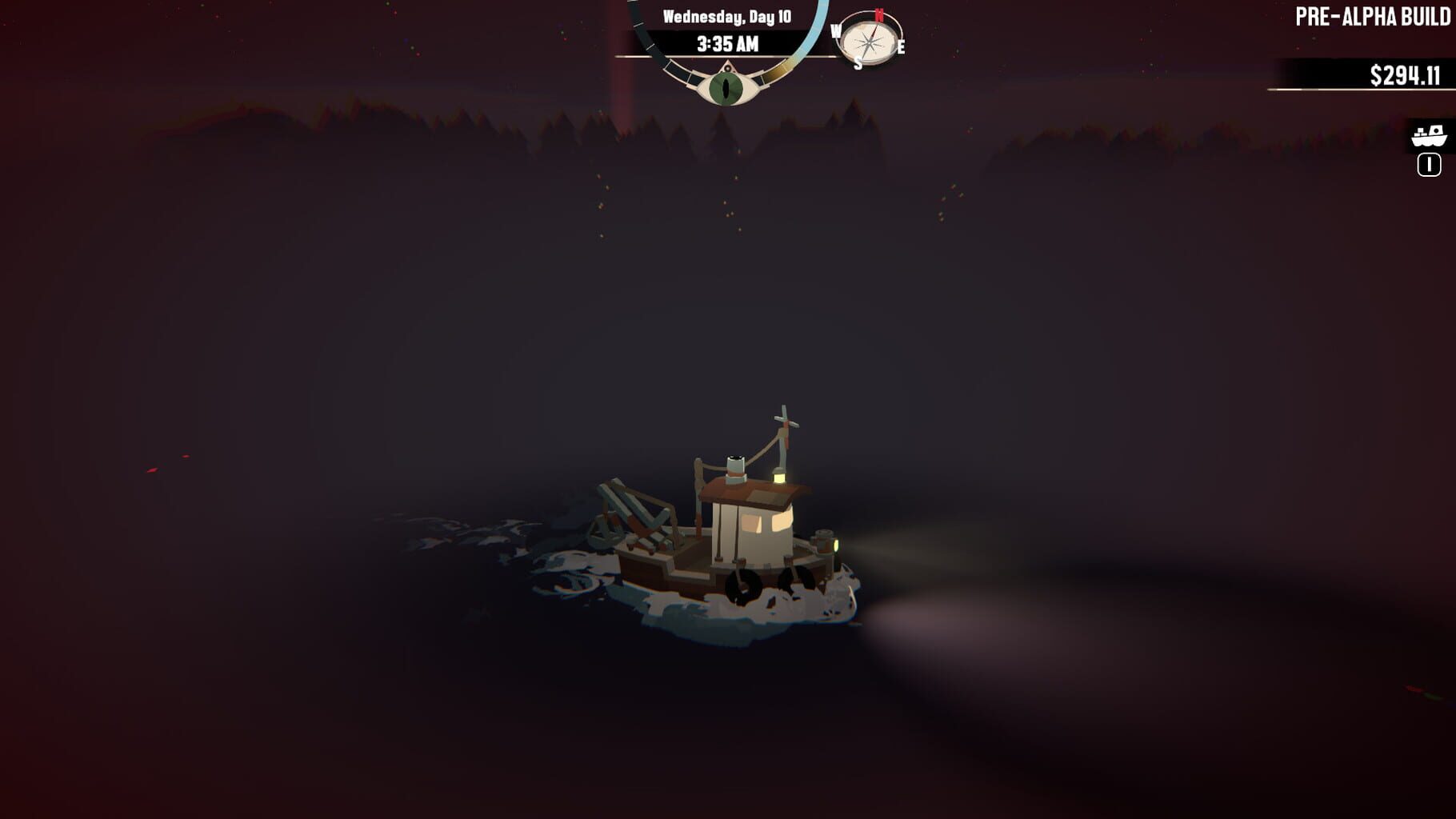Click the S letter on the compass

point(858,62)
